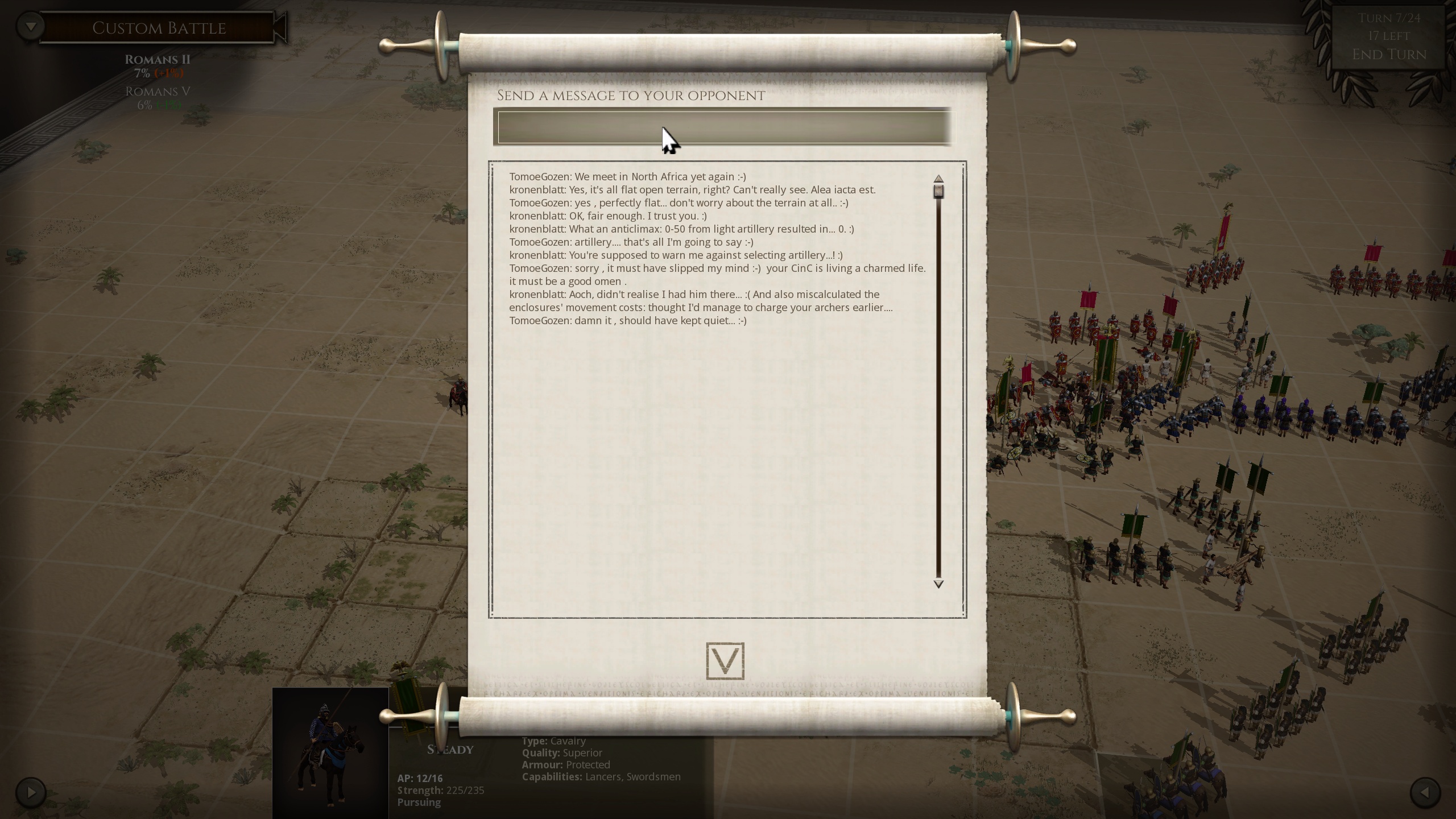Close the message scroll using the V icon
Image resolution: width=1456 pixels, height=819 pixels.
coord(725,661)
